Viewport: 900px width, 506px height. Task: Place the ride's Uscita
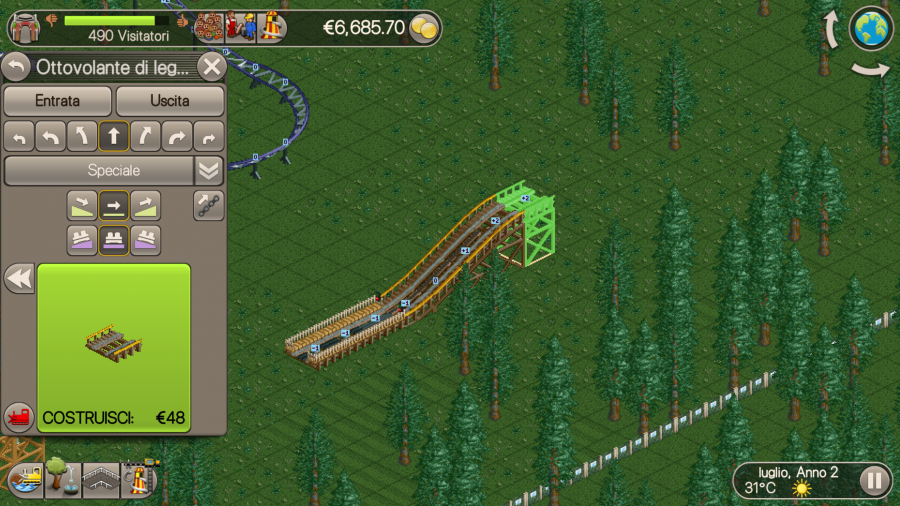pyautogui.click(x=170, y=101)
